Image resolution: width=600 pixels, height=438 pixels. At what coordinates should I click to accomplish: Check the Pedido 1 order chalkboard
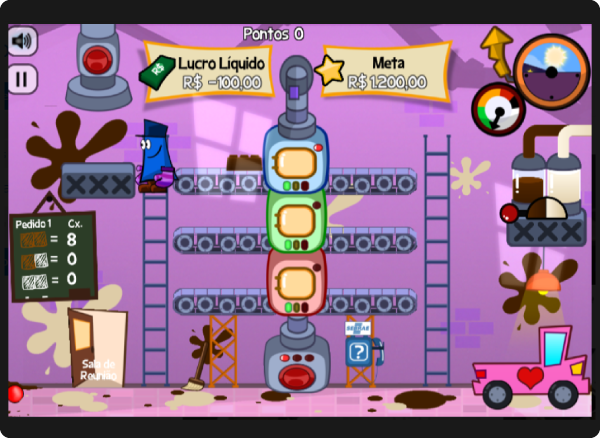pos(53,256)
